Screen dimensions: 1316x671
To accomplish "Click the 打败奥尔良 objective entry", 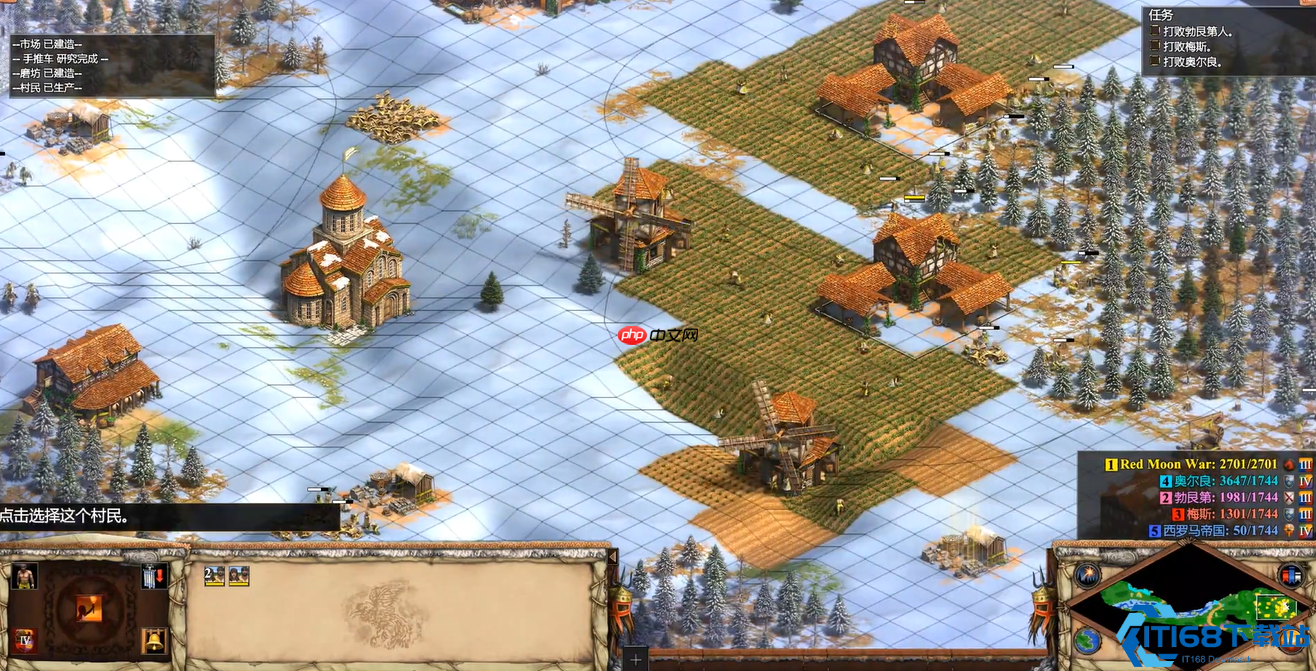I will (1191, 61).
